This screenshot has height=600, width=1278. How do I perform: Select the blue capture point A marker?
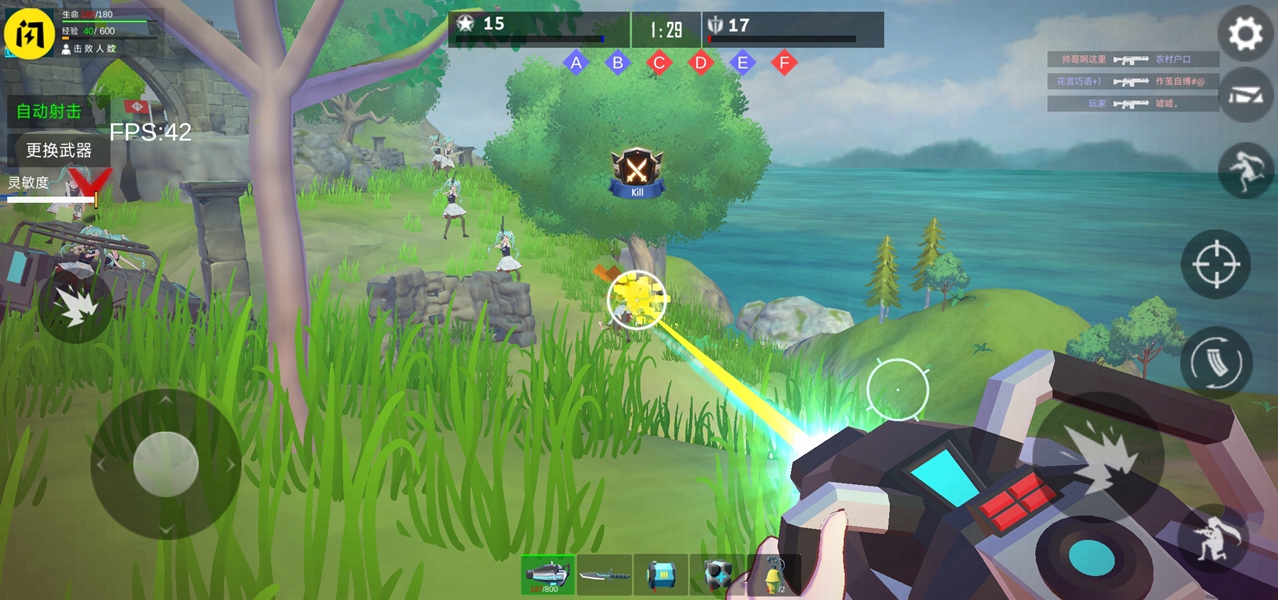(575, 63)
